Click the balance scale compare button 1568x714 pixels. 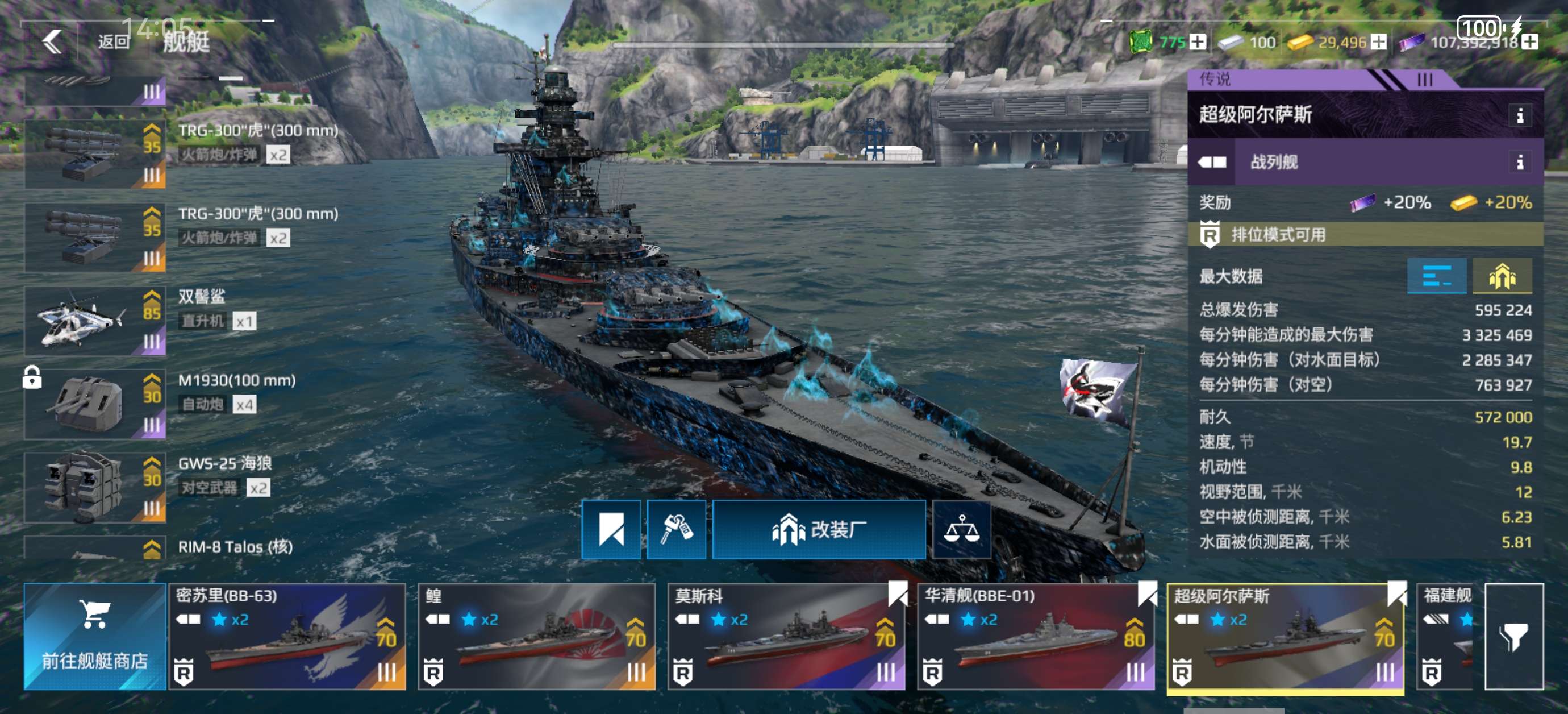click(x=961, y=529)
